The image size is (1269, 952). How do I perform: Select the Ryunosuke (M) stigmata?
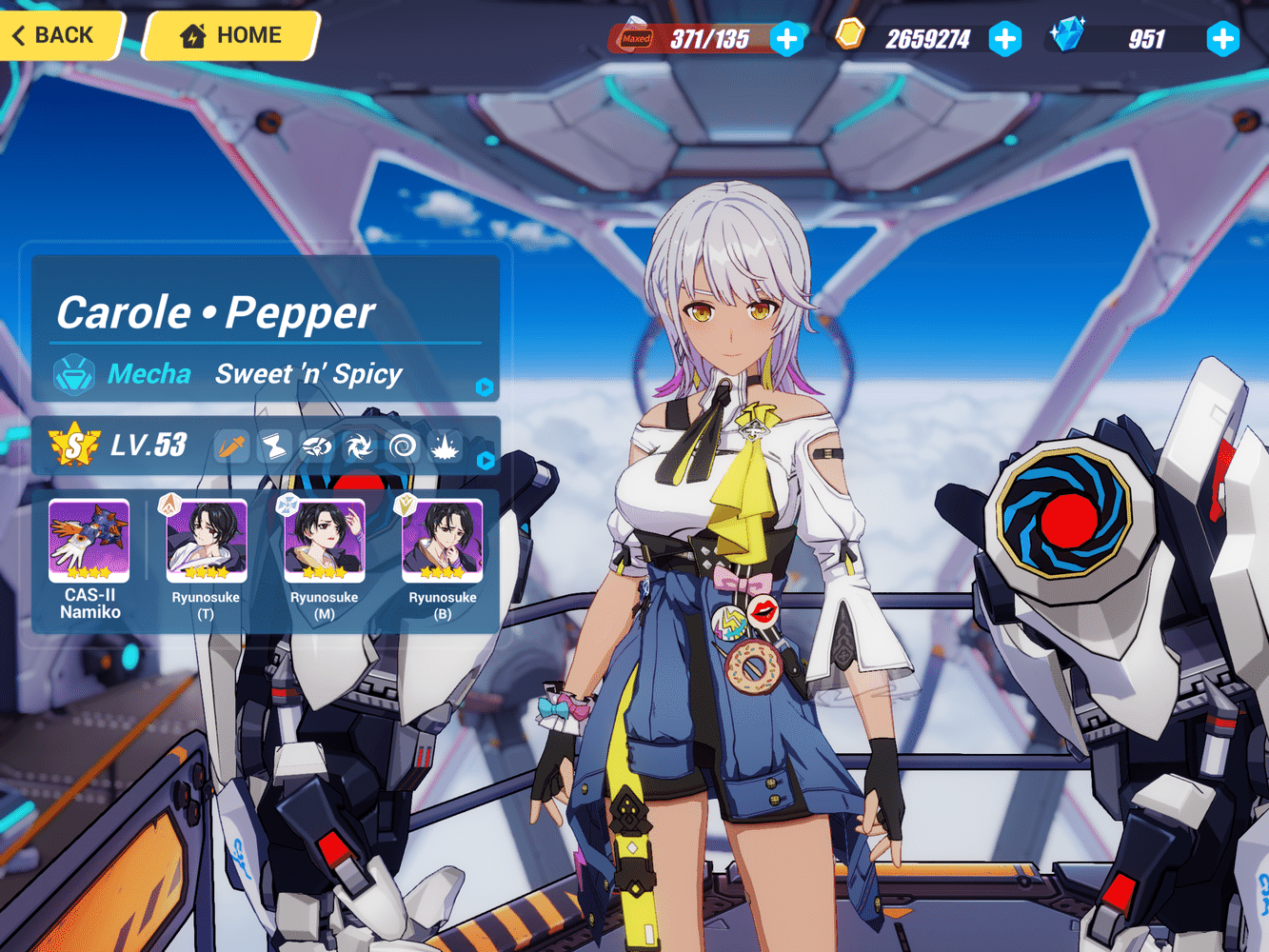pos(324,540)
